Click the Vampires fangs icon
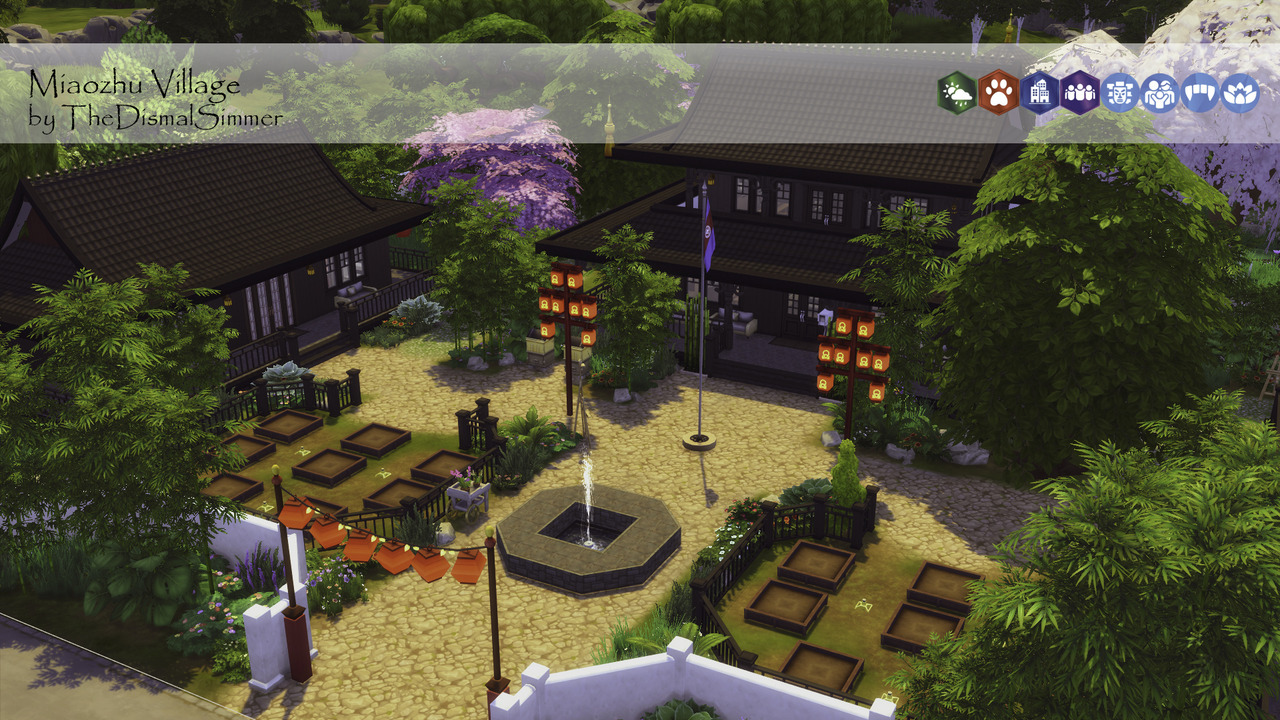Image resolution: width=1280 pixels, height=720 pixels. tap(1200, 93)
